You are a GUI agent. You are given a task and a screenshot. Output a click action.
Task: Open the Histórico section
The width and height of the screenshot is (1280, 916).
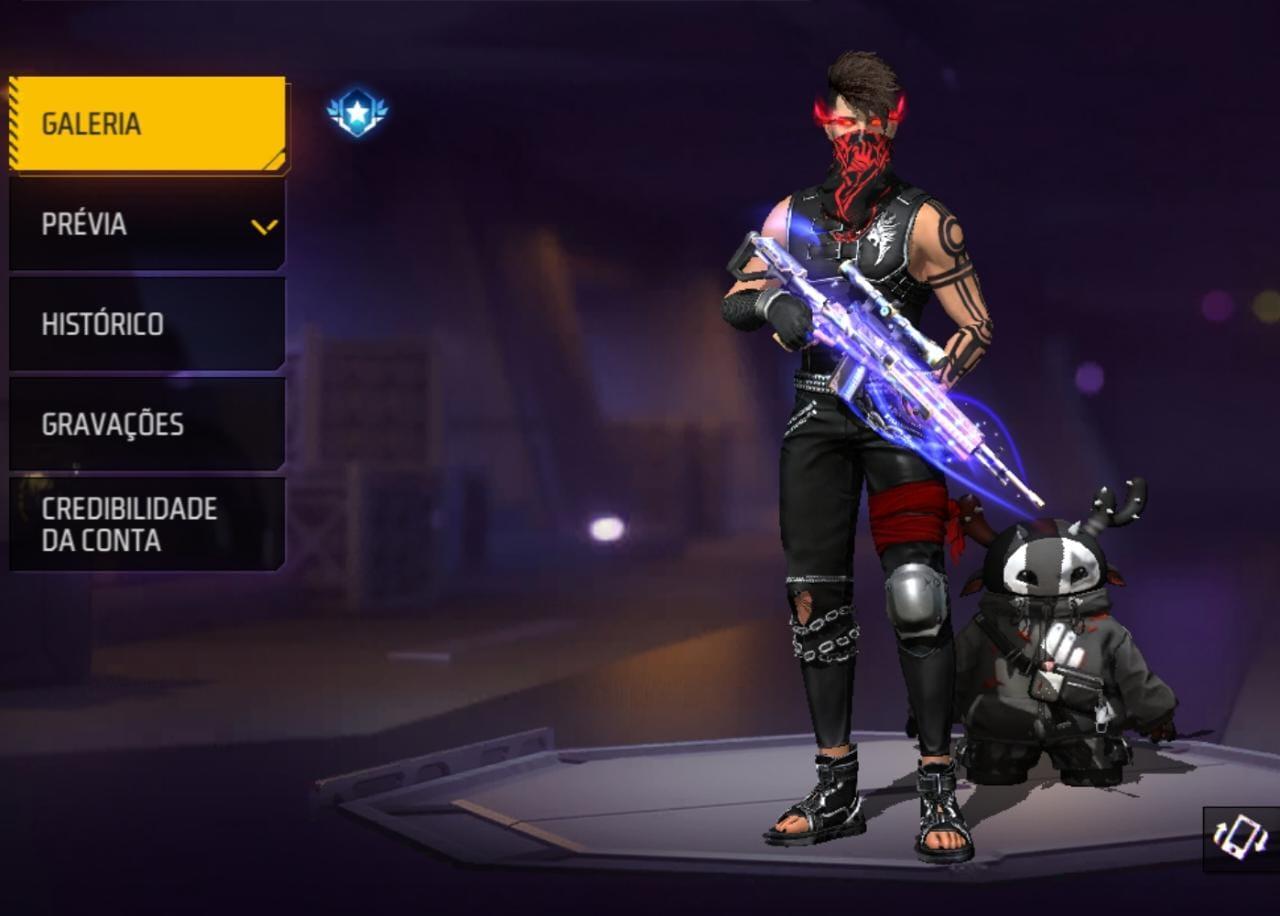point(147,324)
